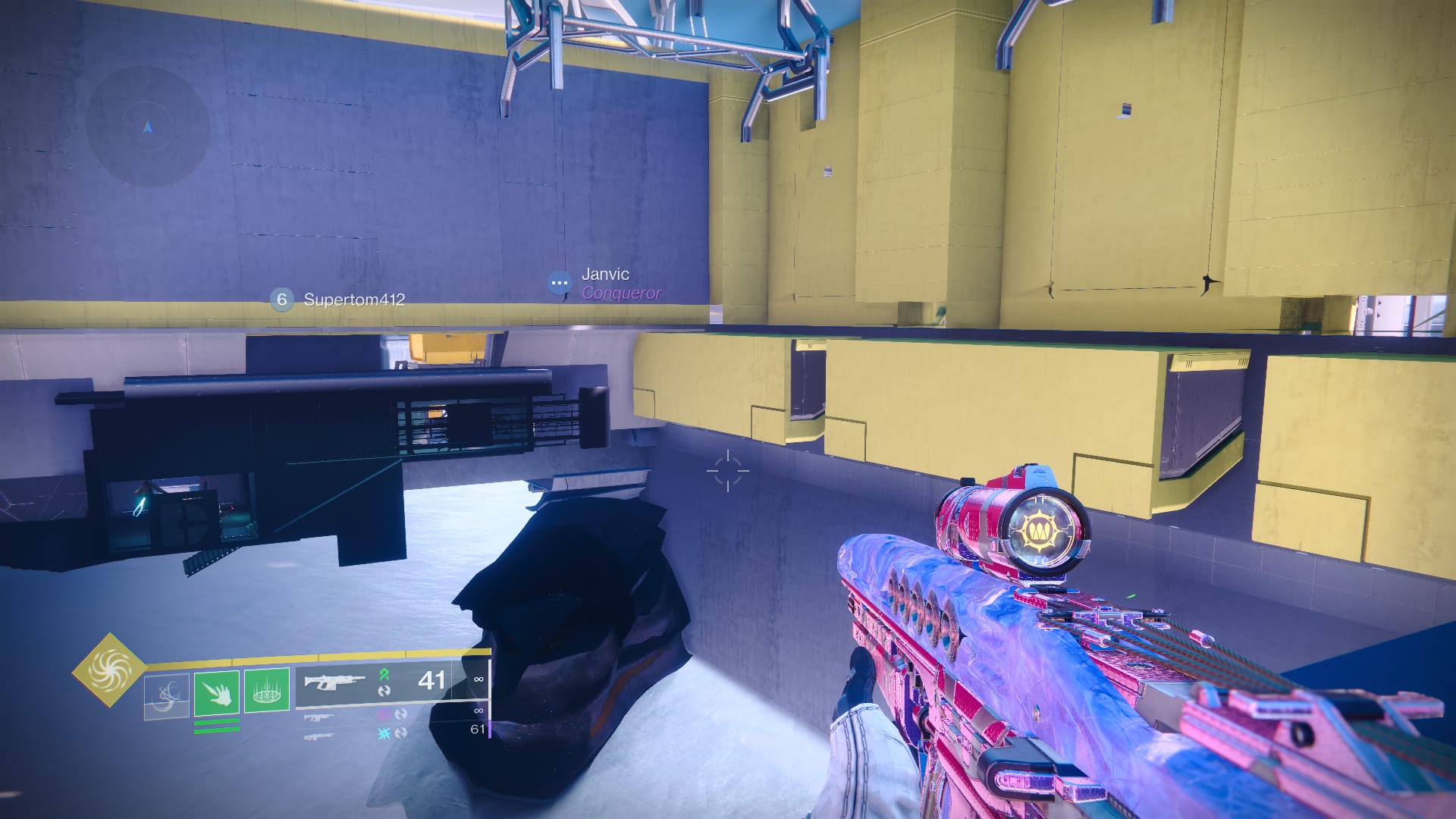Image resolution: width=1456 pixels, height=819 pixels.
Task: Click the green melee charge bars
Action: (217, 725)
